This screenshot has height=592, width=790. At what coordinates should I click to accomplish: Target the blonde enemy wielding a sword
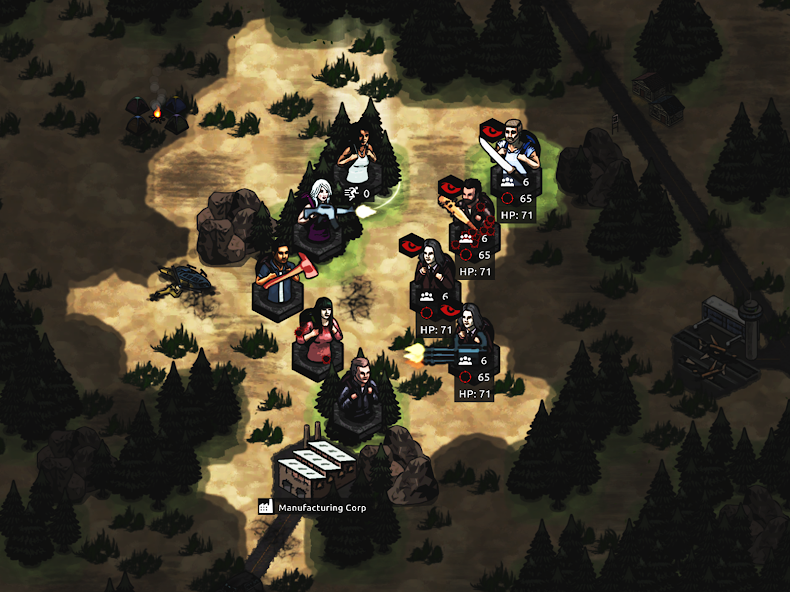pos(514,150)
